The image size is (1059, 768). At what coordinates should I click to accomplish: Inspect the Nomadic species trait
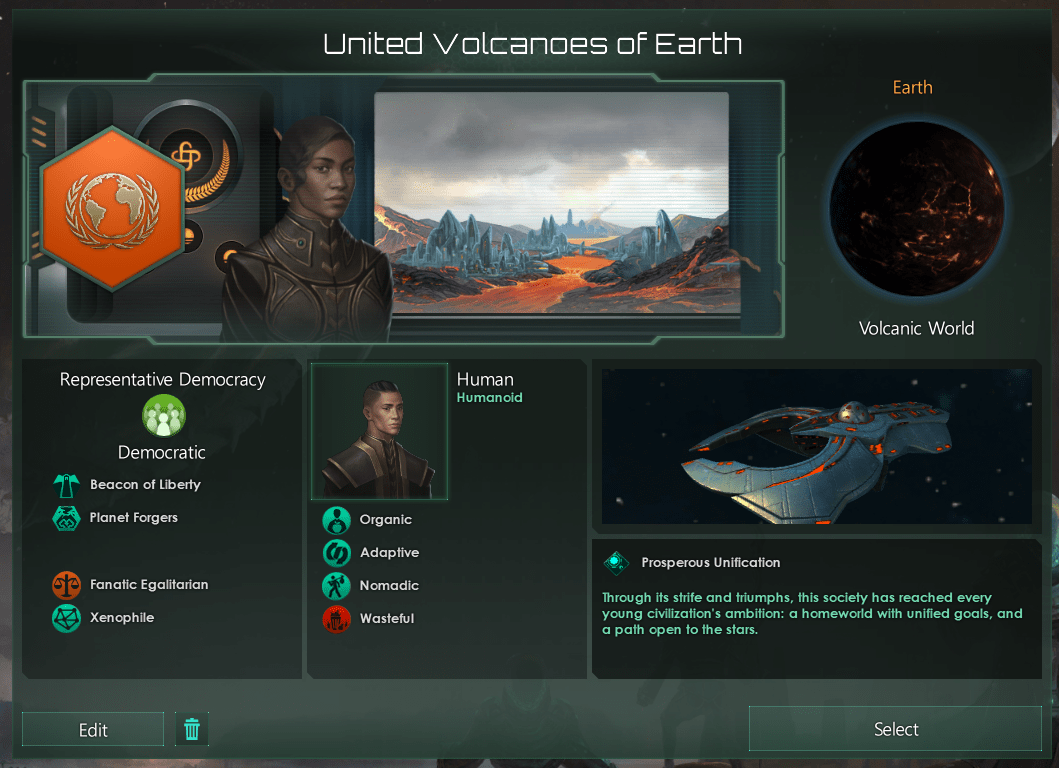[x=337, y=586]
